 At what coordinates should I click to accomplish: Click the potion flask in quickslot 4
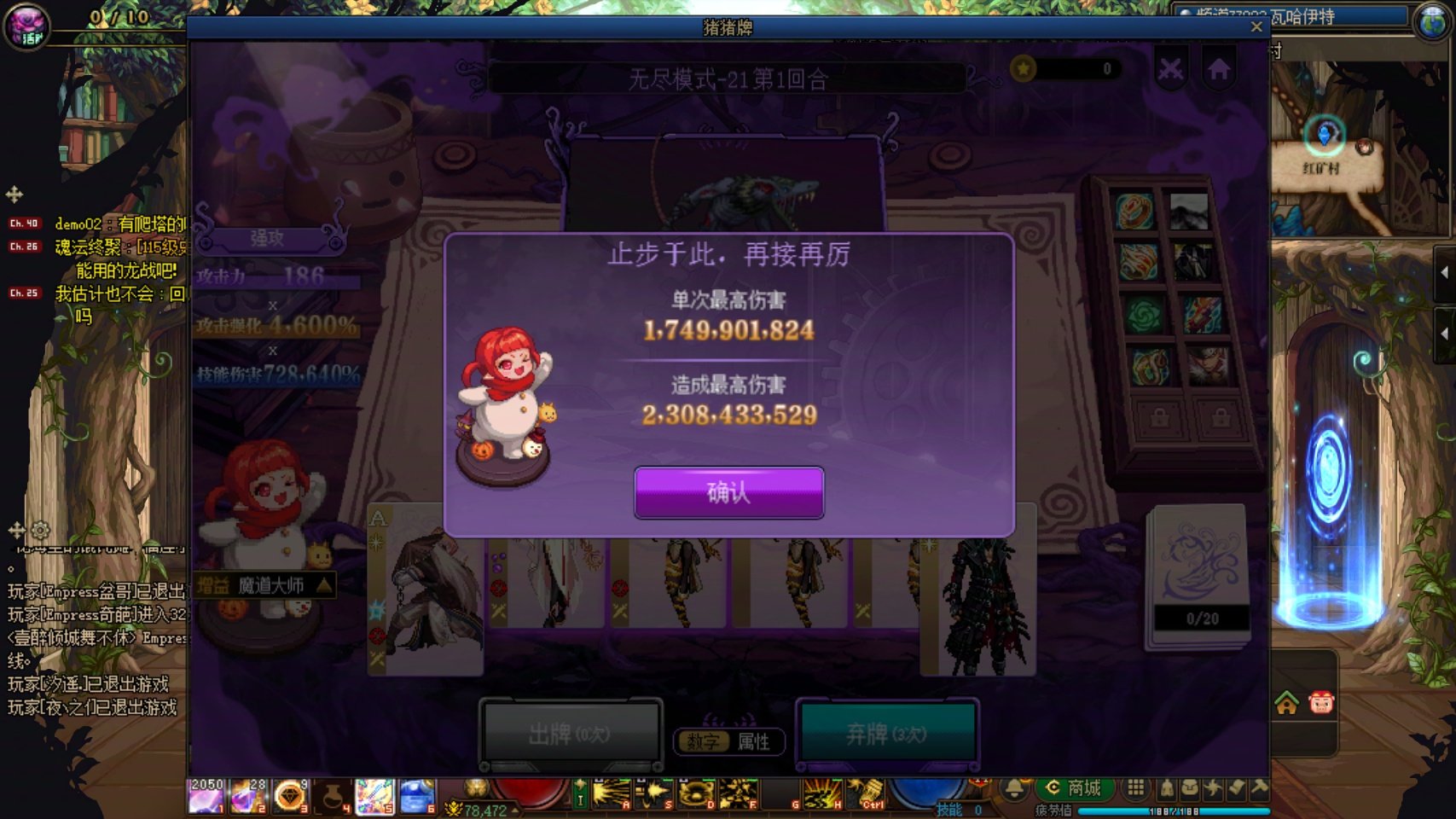[333, 795]
